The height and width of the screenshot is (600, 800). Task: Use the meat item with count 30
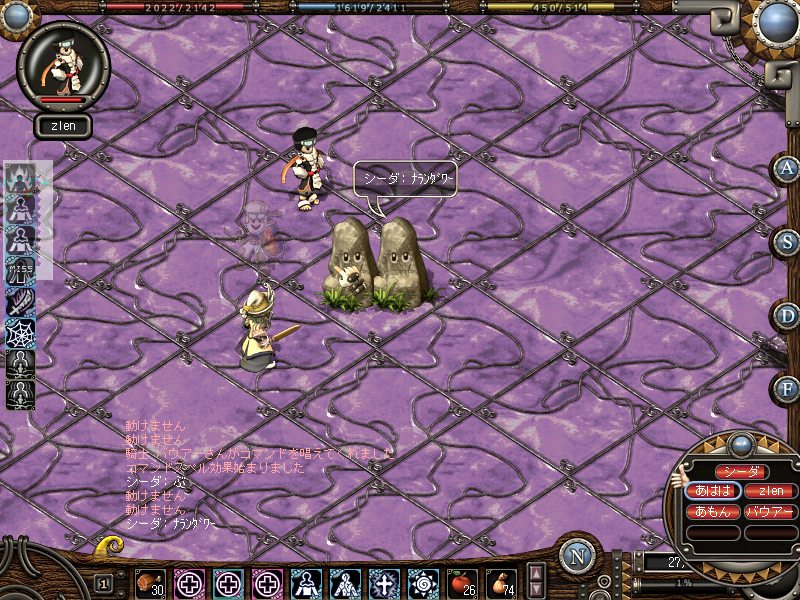click(151, 582)
